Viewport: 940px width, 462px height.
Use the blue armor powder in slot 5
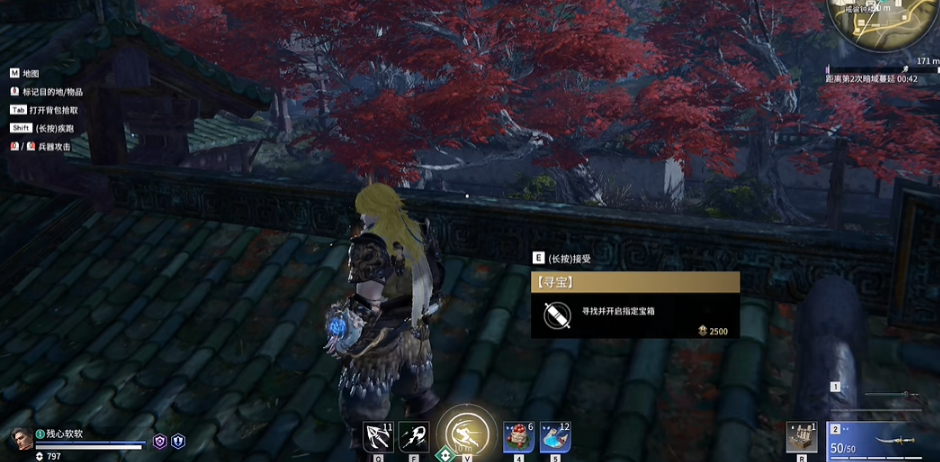(x=555, y=436)
